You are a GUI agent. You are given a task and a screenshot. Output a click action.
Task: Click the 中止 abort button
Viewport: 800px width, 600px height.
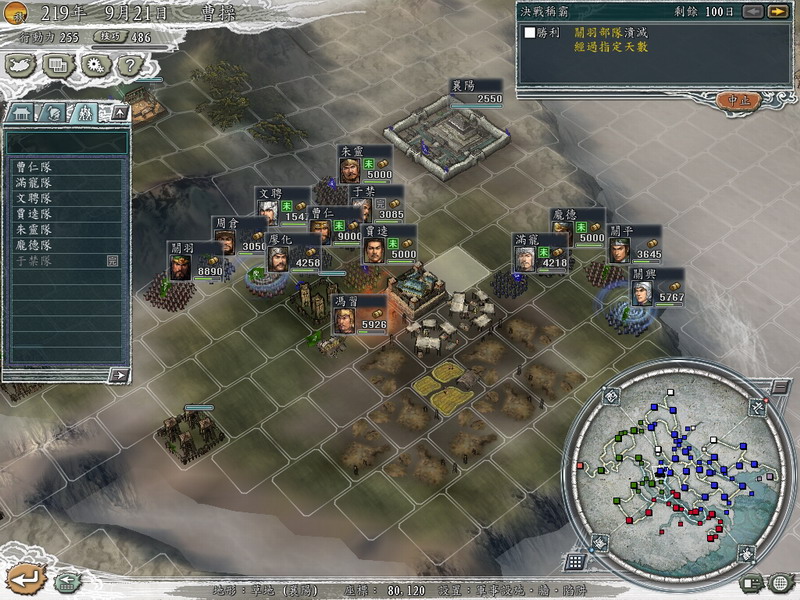tap(739, 100)
